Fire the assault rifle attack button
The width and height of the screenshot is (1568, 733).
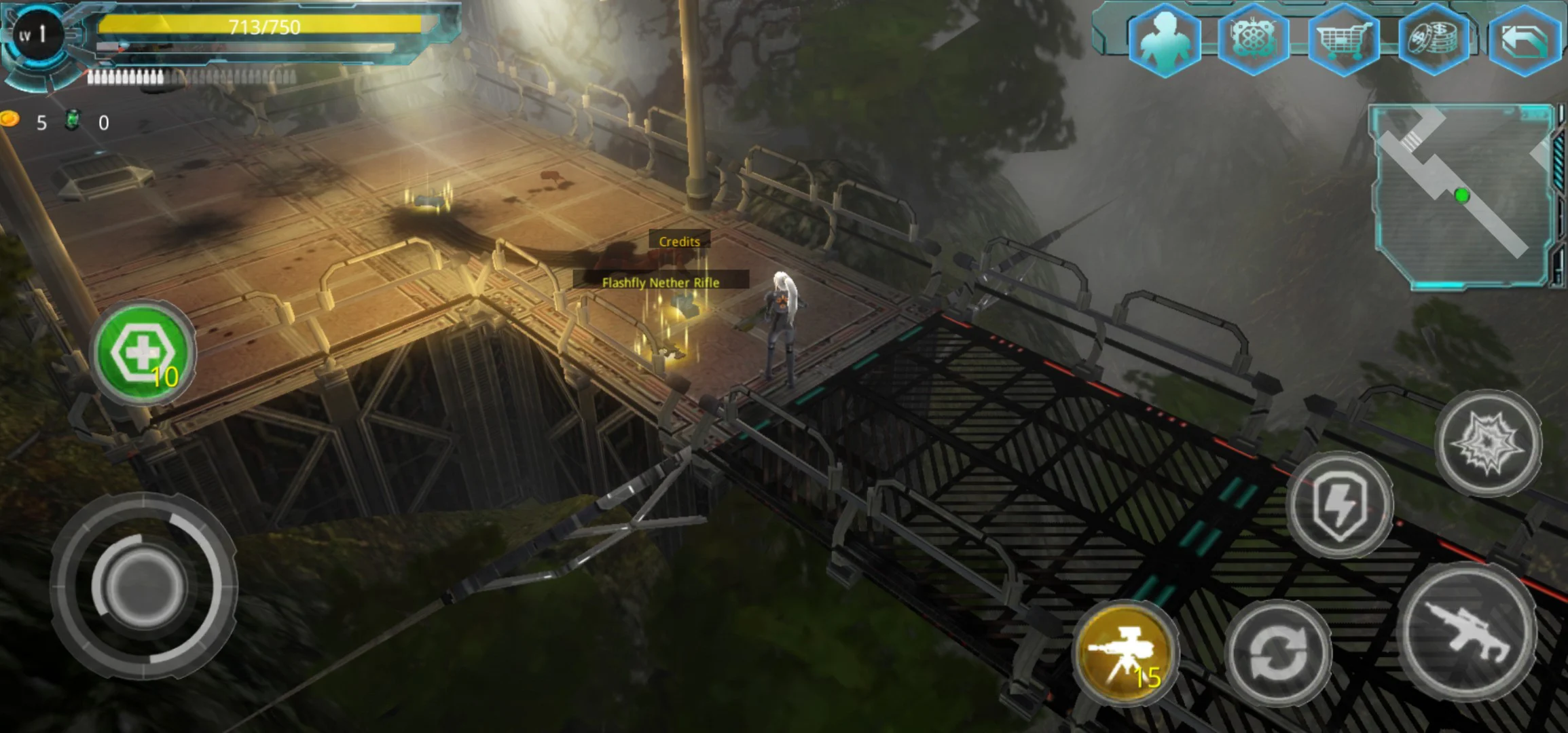pos(1469,631)
